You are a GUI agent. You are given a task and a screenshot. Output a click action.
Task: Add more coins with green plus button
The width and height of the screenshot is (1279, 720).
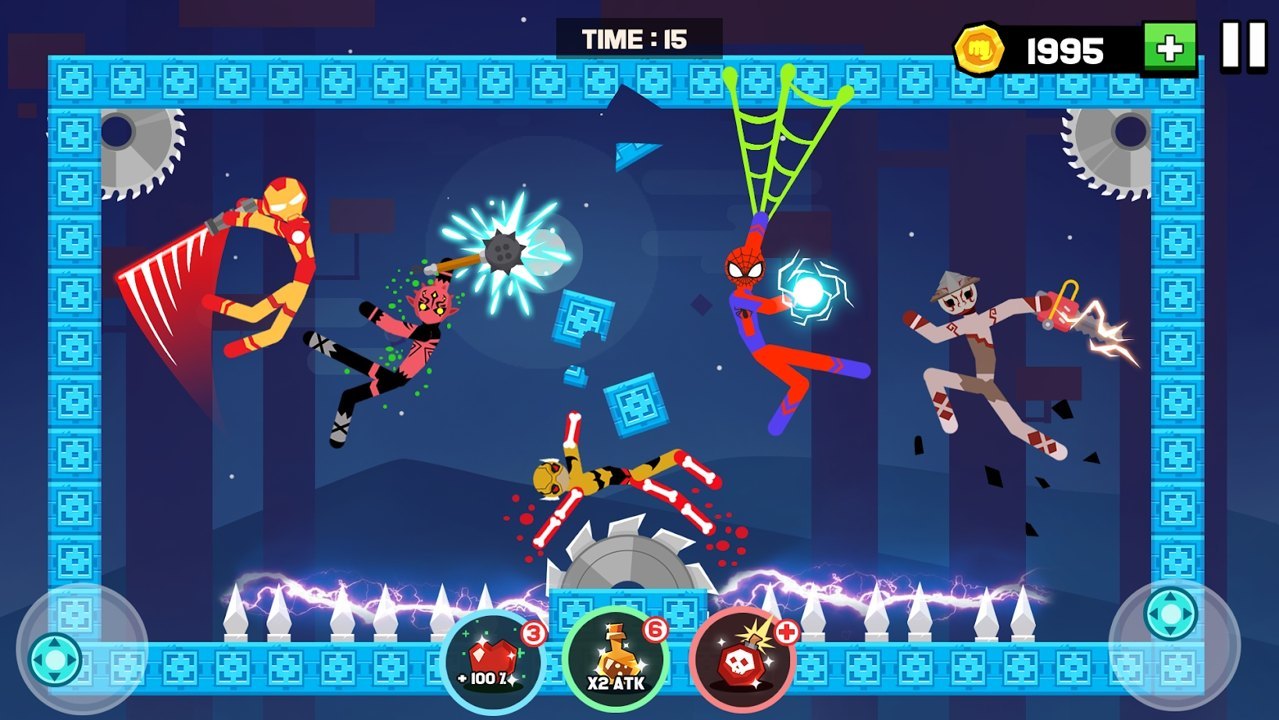click(x=1170, y=48)
